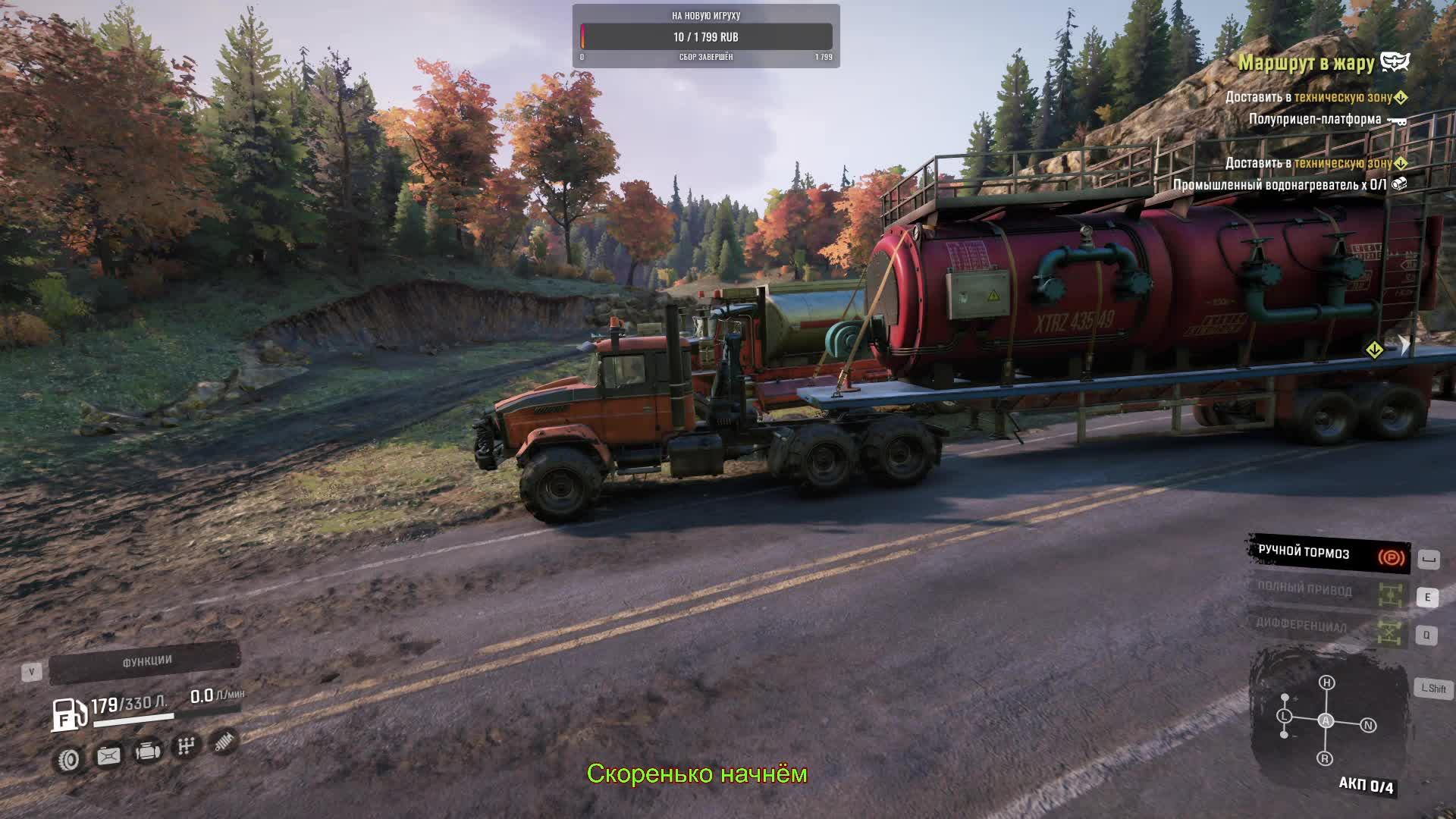Screen dimensions: 1456x819
Task: Click the wheel damage status icon
Action: (x=69, y=759)
